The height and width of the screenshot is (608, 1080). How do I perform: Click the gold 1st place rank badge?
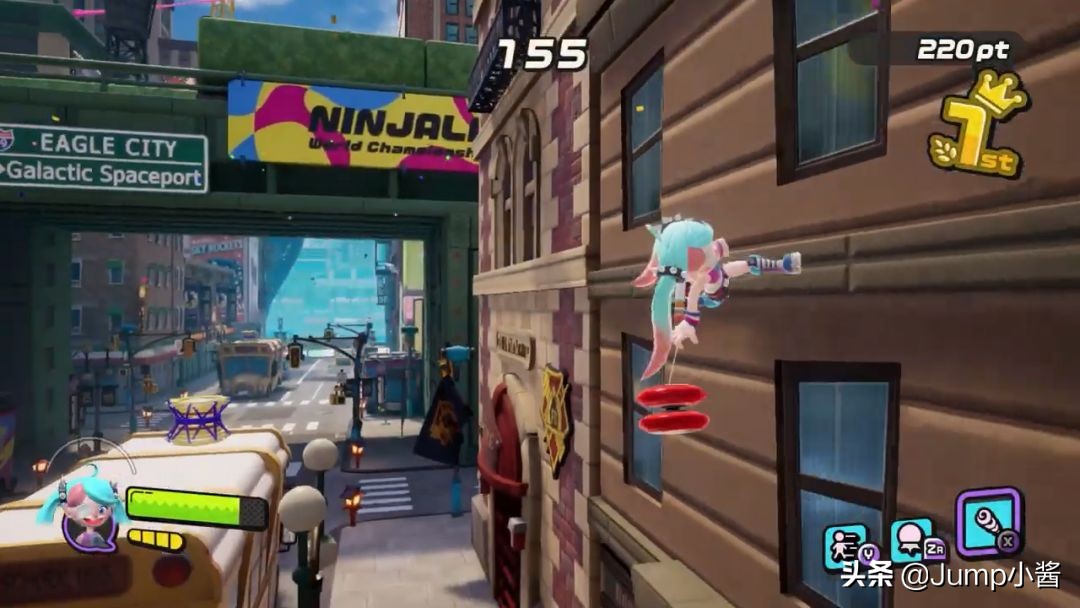tap(976, 126)
